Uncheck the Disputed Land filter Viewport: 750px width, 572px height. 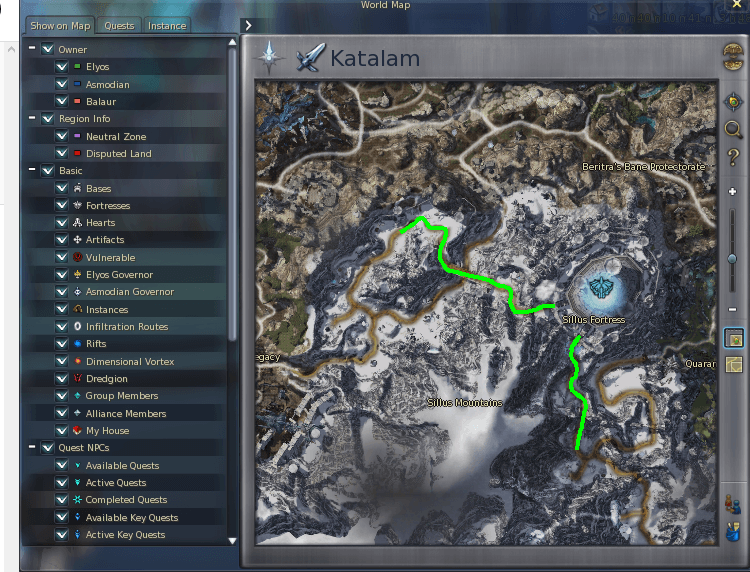pyautogui.click(x=62, y=153)
